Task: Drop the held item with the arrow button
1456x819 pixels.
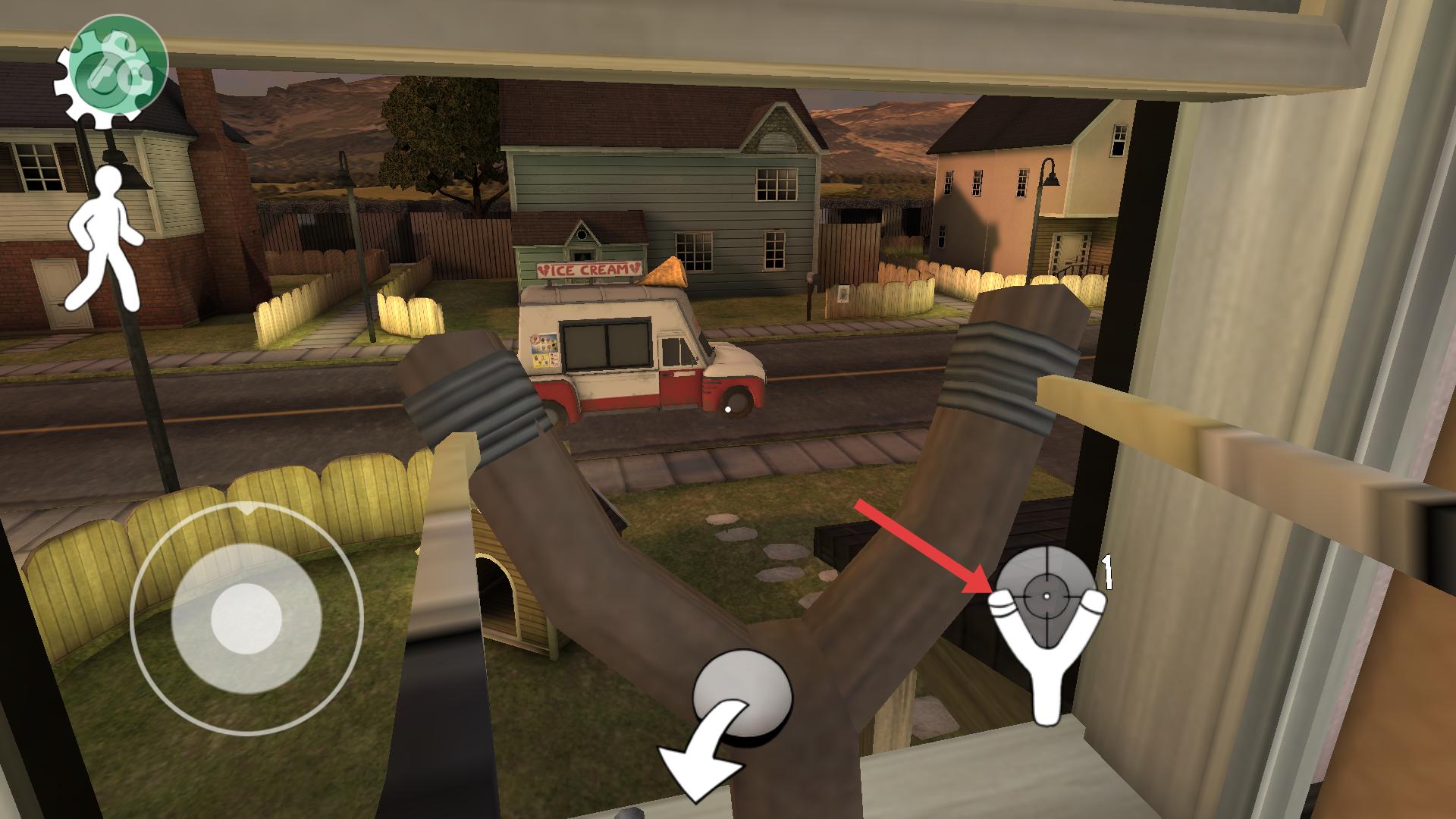Action: pos(726,722)
